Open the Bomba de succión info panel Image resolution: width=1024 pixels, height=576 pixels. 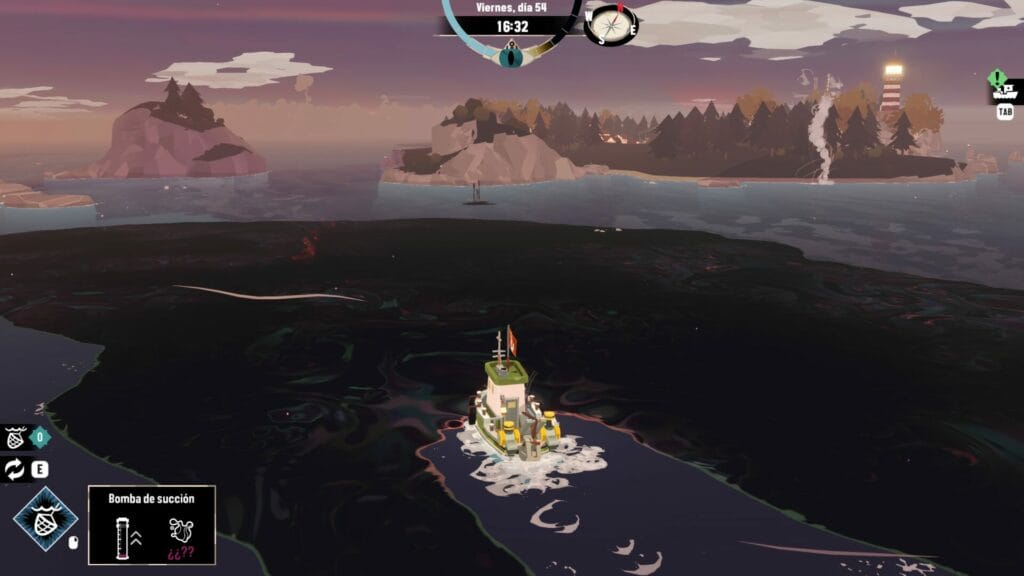[x=151, y=524]
